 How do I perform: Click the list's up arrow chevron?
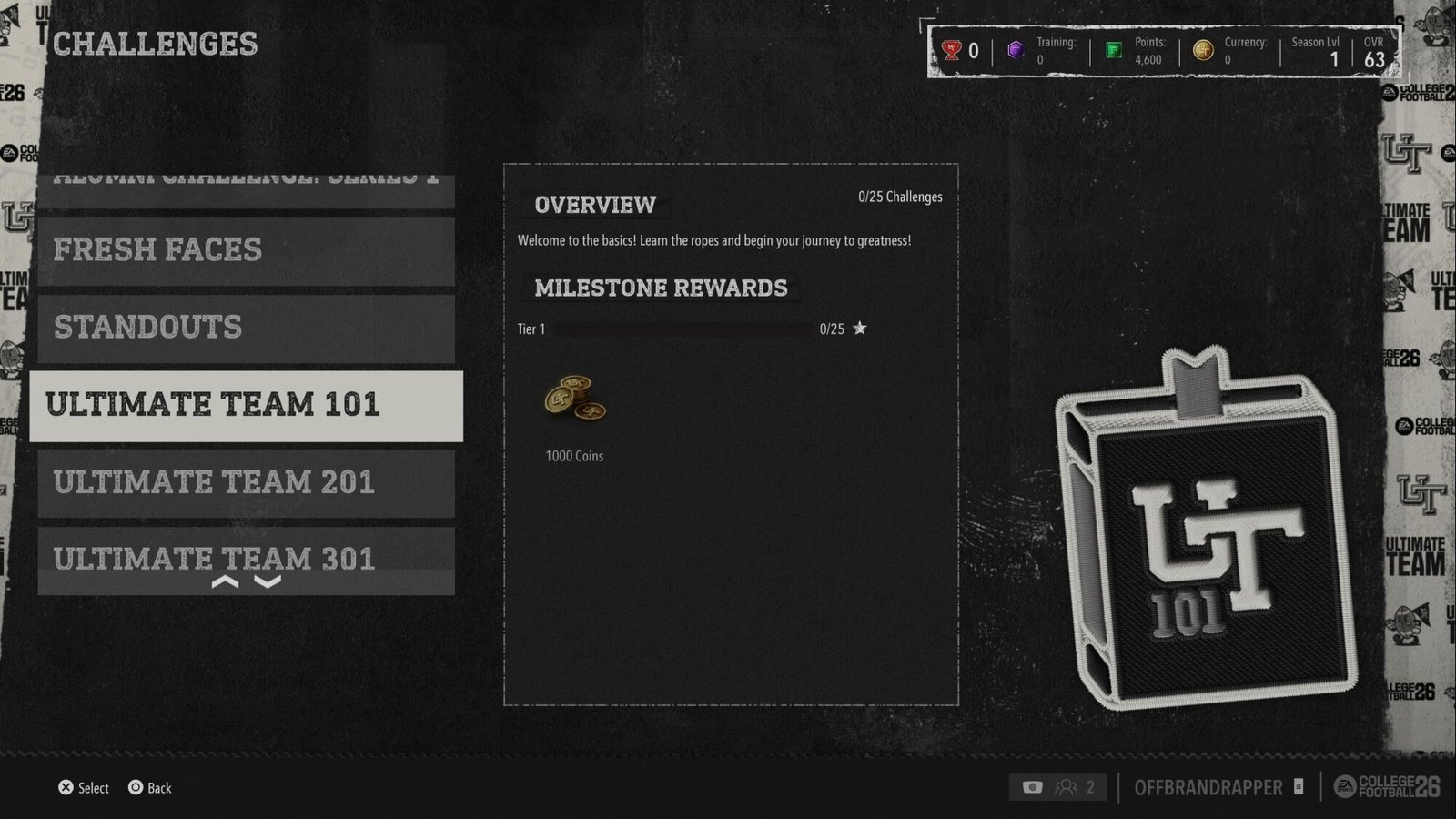point(225,582)
